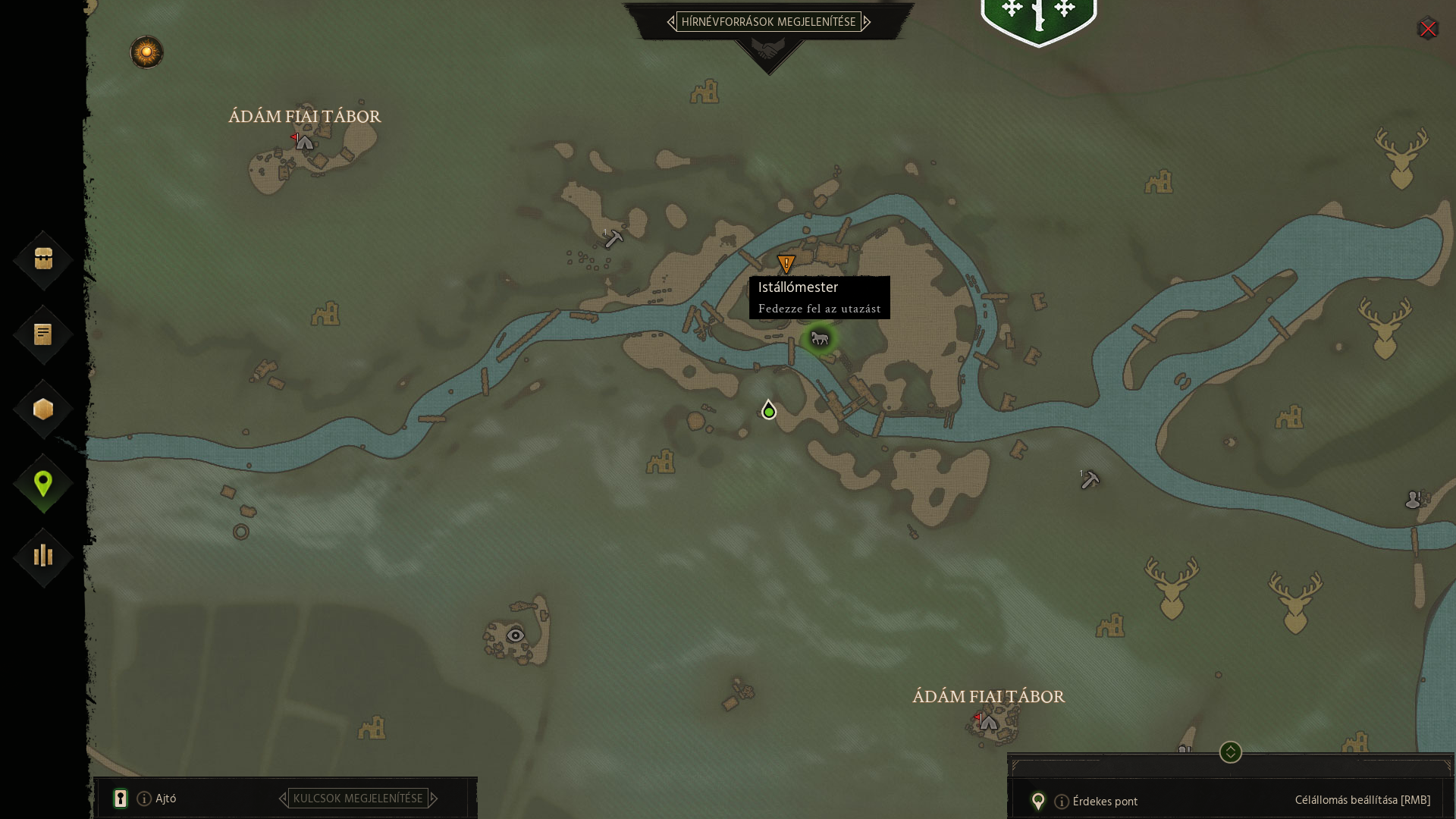Expand the bottom-right legend panel with the green arrows
Image resolution: width=1456 pixels, height=819 pixels.
point(1230,752)
